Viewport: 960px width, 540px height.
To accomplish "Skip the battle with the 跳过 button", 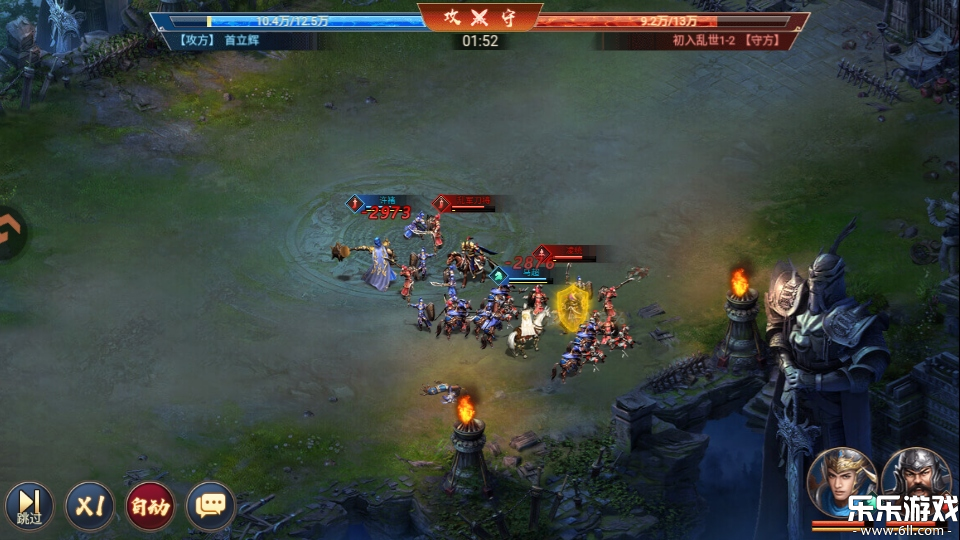I will (29, 505).
